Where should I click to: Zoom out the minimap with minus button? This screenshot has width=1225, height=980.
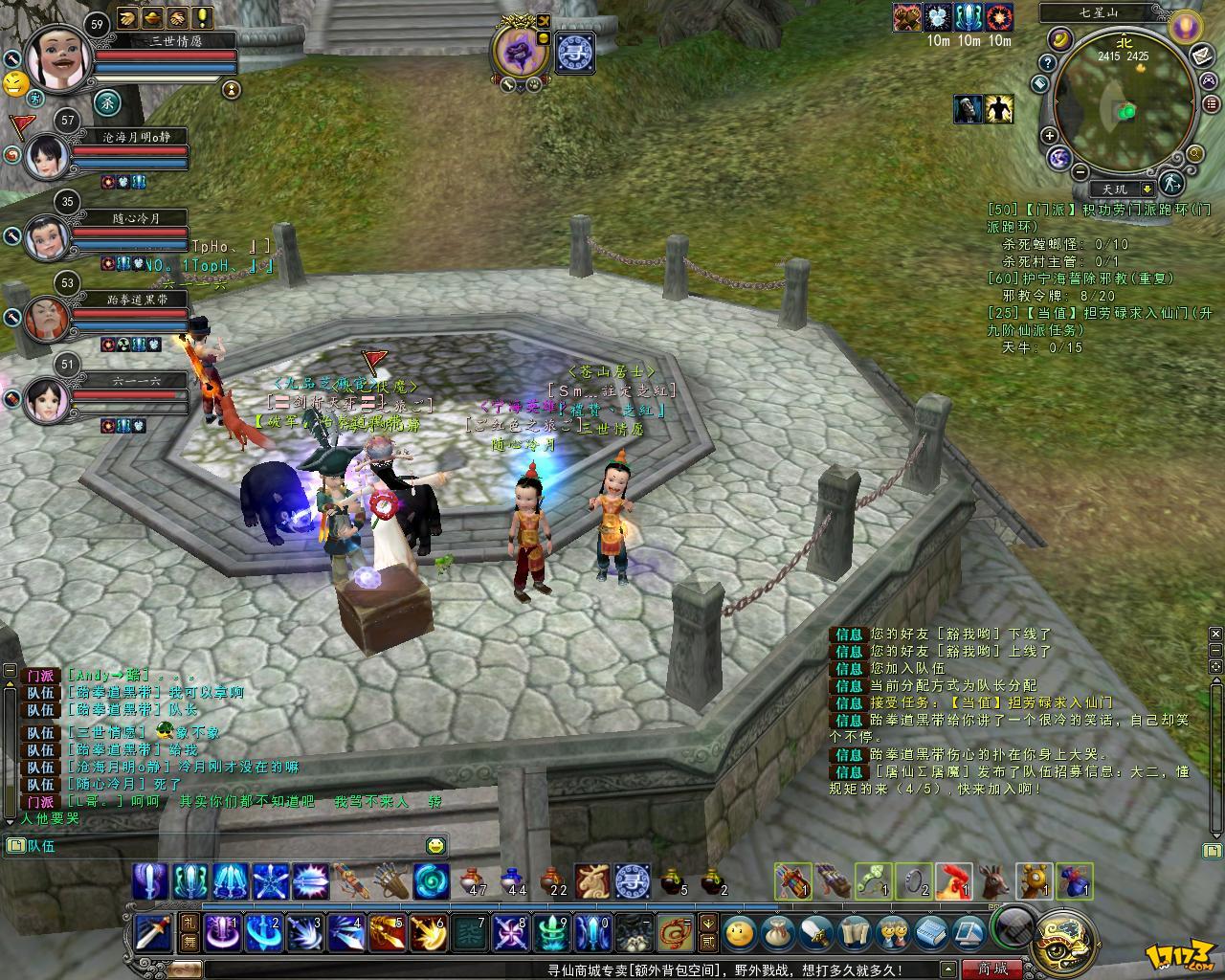click(1080, 172)
